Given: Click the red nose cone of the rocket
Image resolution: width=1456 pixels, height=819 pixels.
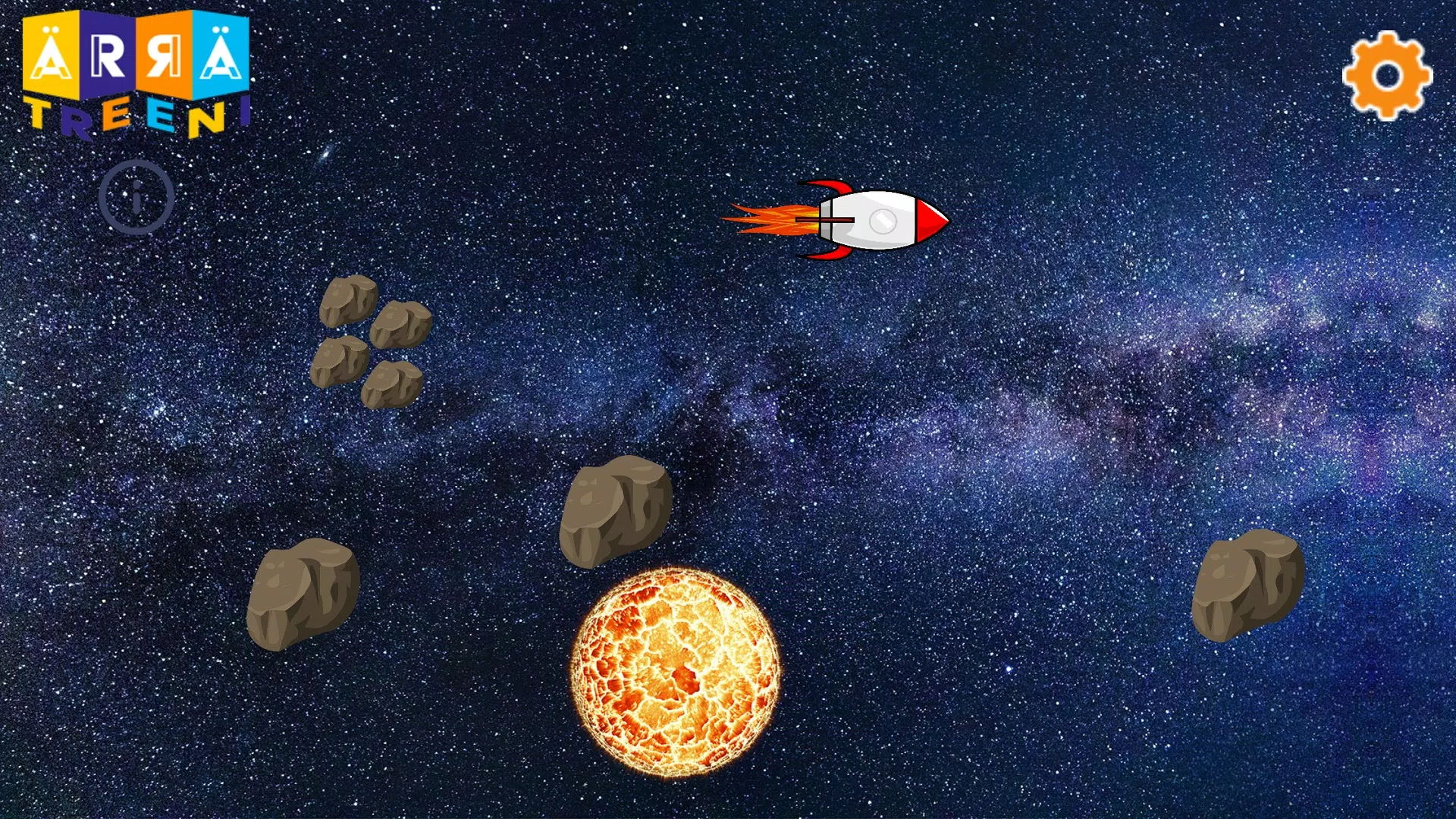Looking at the screenshot, I should 929,220.
